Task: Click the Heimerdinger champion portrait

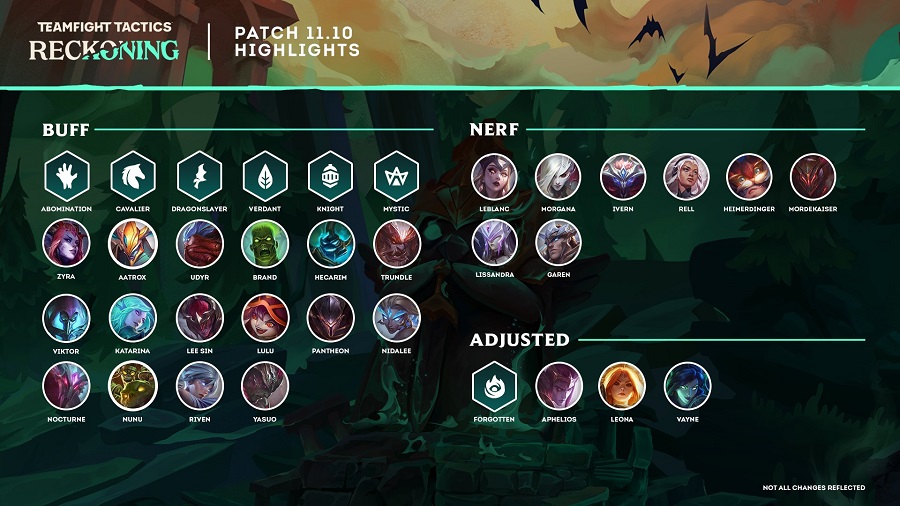Action: pyautogui.click(x=750, y=178)
